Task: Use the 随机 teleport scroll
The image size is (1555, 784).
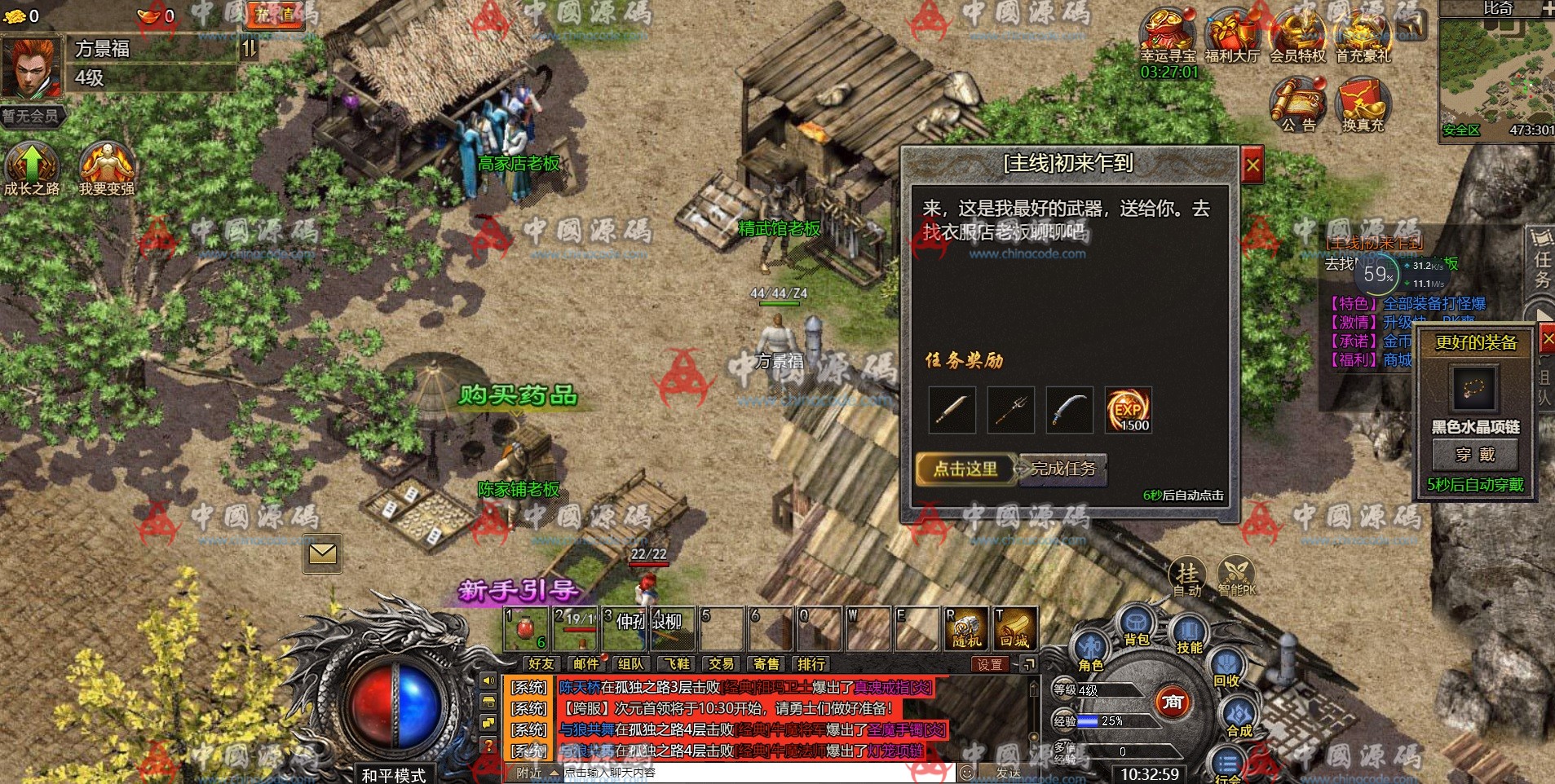Action: (x=966, y=629)
